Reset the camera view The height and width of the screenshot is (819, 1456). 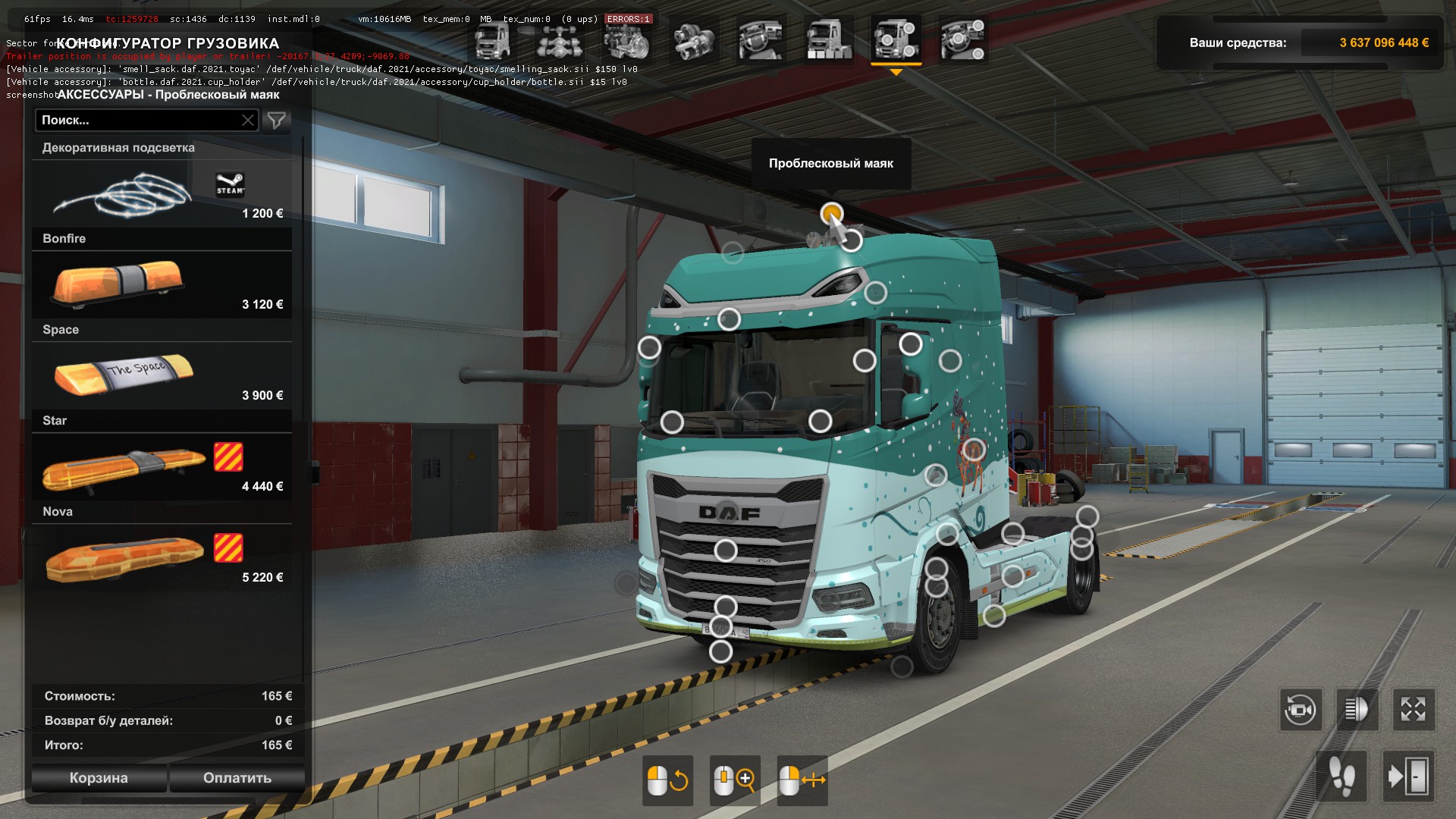pyautogui.click(x=1301, y=711)
